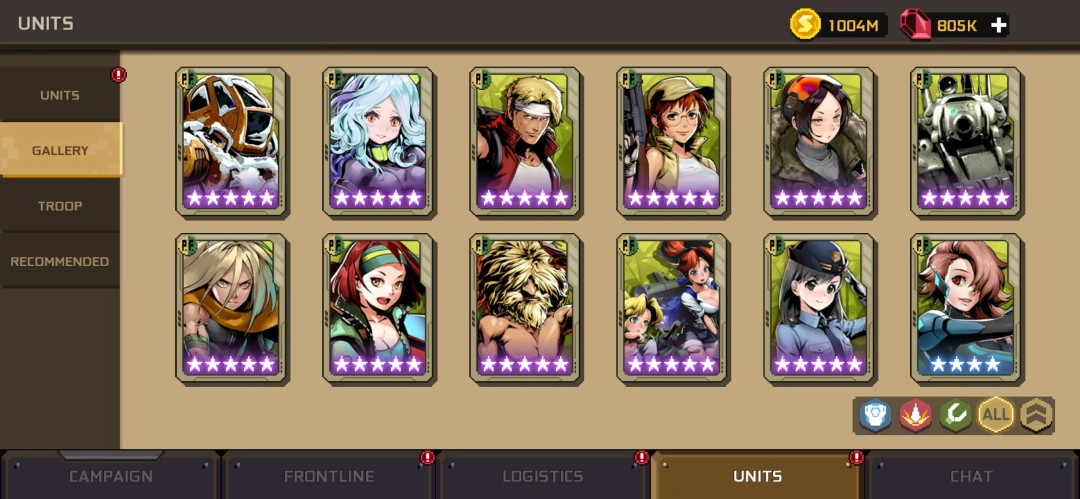
Task: Select the white-orange robot unit card
Action: pos(231,141)
